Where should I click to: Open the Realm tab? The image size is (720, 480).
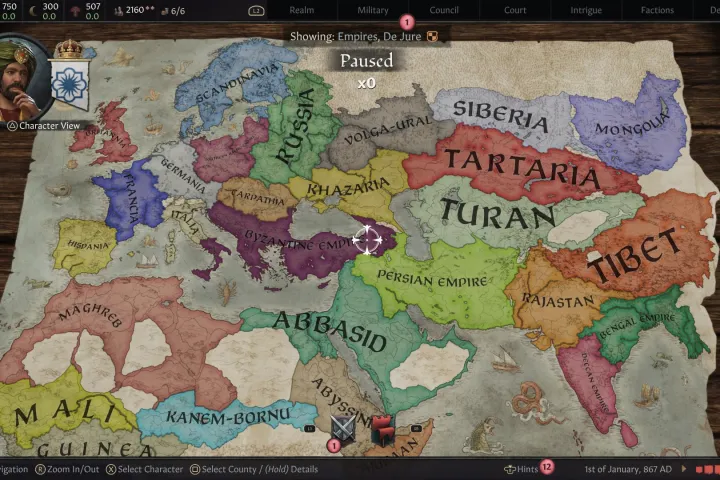coord(301,10)
